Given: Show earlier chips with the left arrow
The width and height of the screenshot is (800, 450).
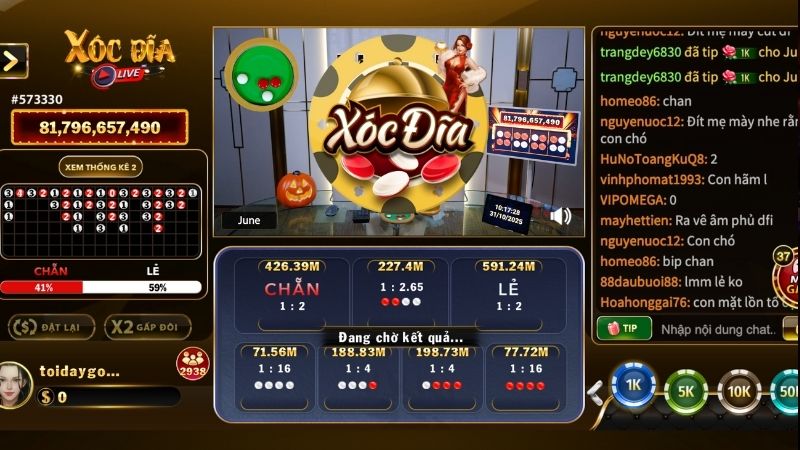Looking at the screenshot, I should click(596, 392).
